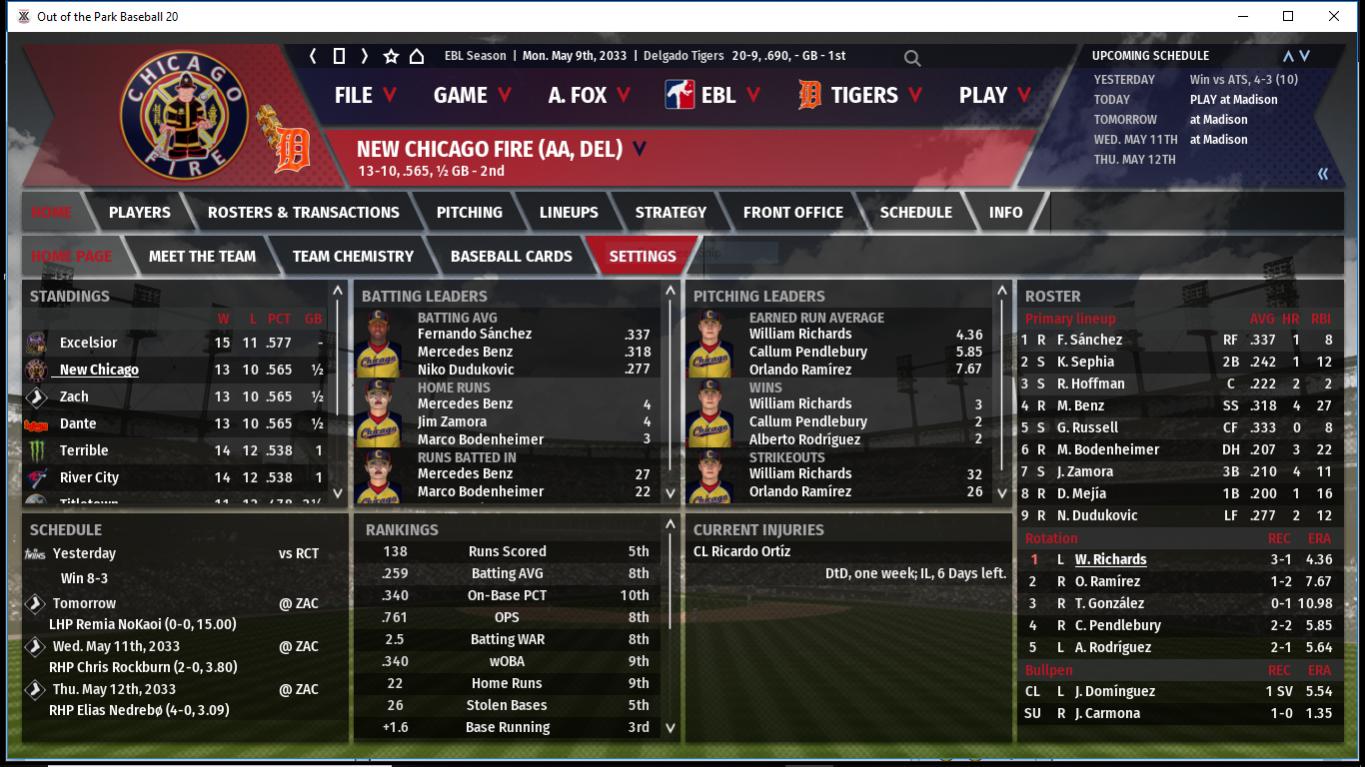Screen dimensions: 1365x767
Task: Close the game window
Action: click(x=1334, y=16)
